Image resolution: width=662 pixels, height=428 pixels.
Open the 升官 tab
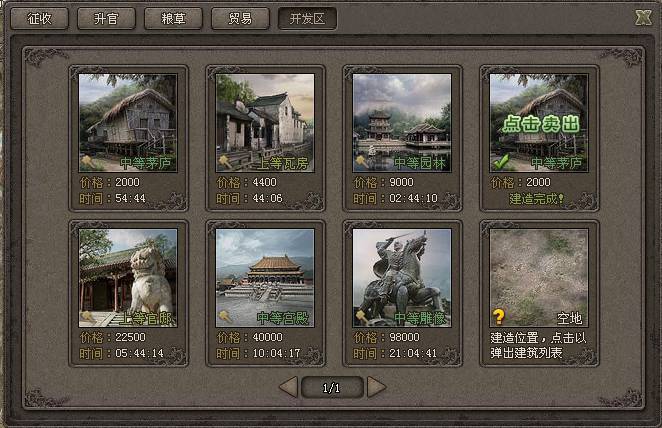[x=106, y=18]
